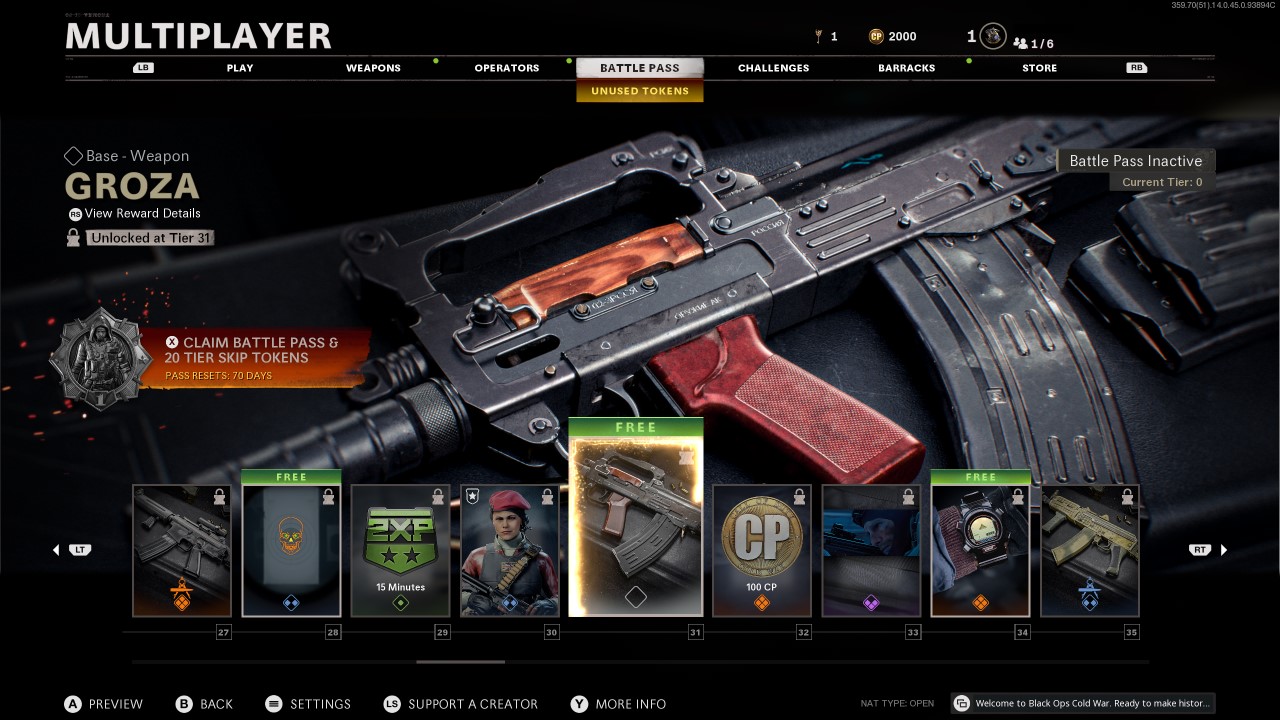Click the weapon token icon showing 1
Screen dimensions: 1280x720
[818, 36]
